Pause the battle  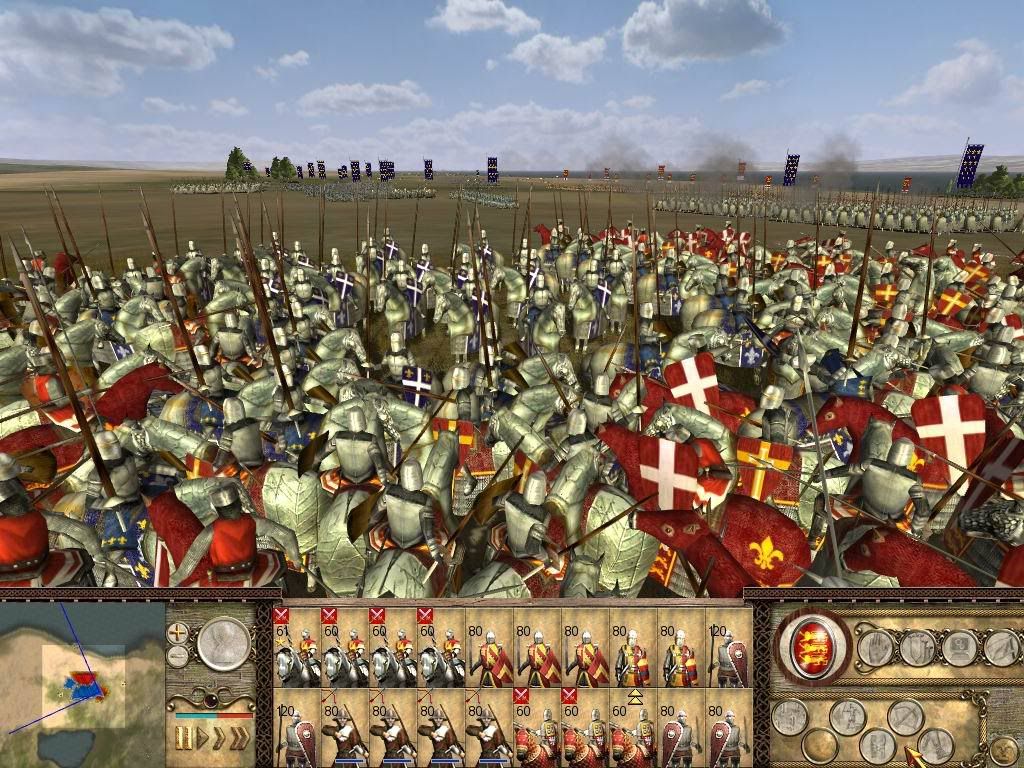pos(184,738)
